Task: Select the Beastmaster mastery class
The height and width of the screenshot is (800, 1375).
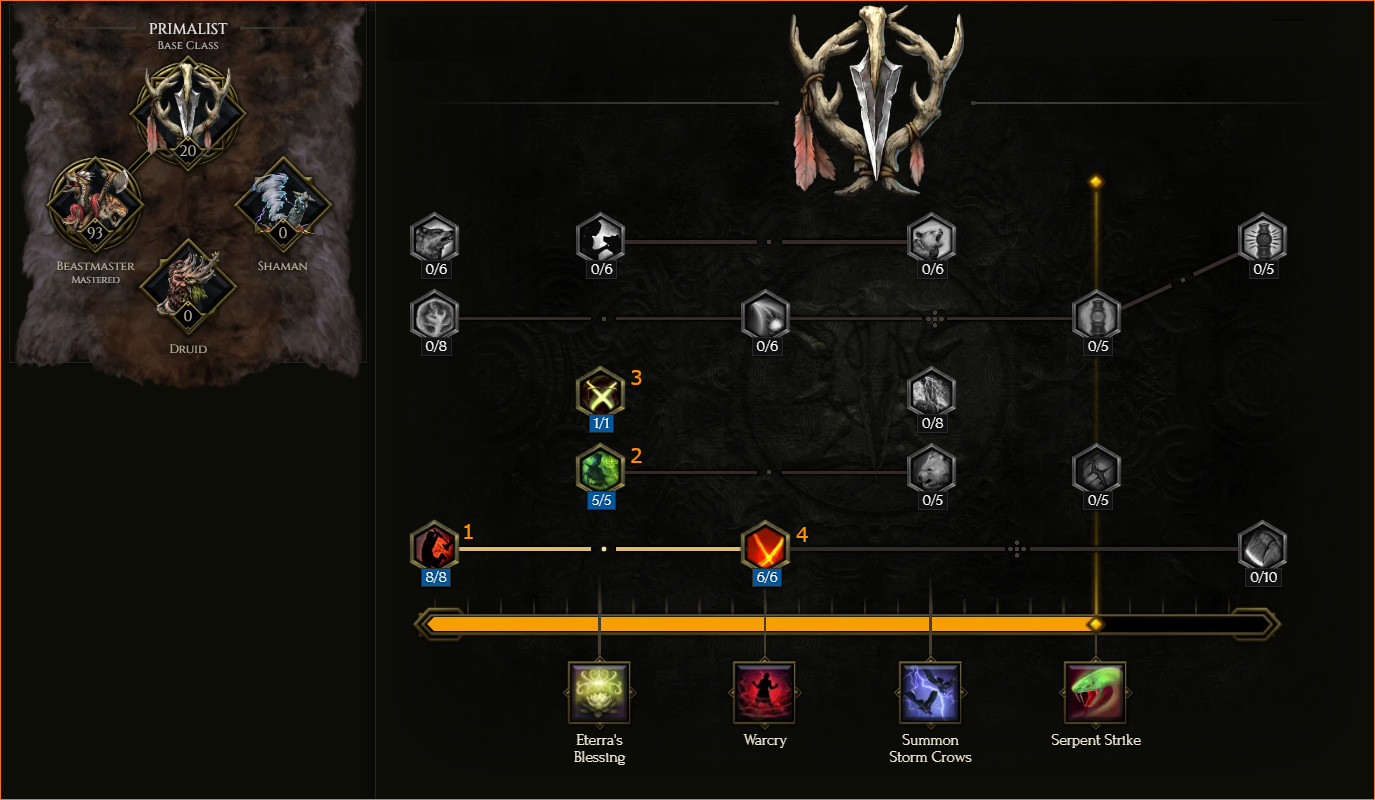Action: 95,205
